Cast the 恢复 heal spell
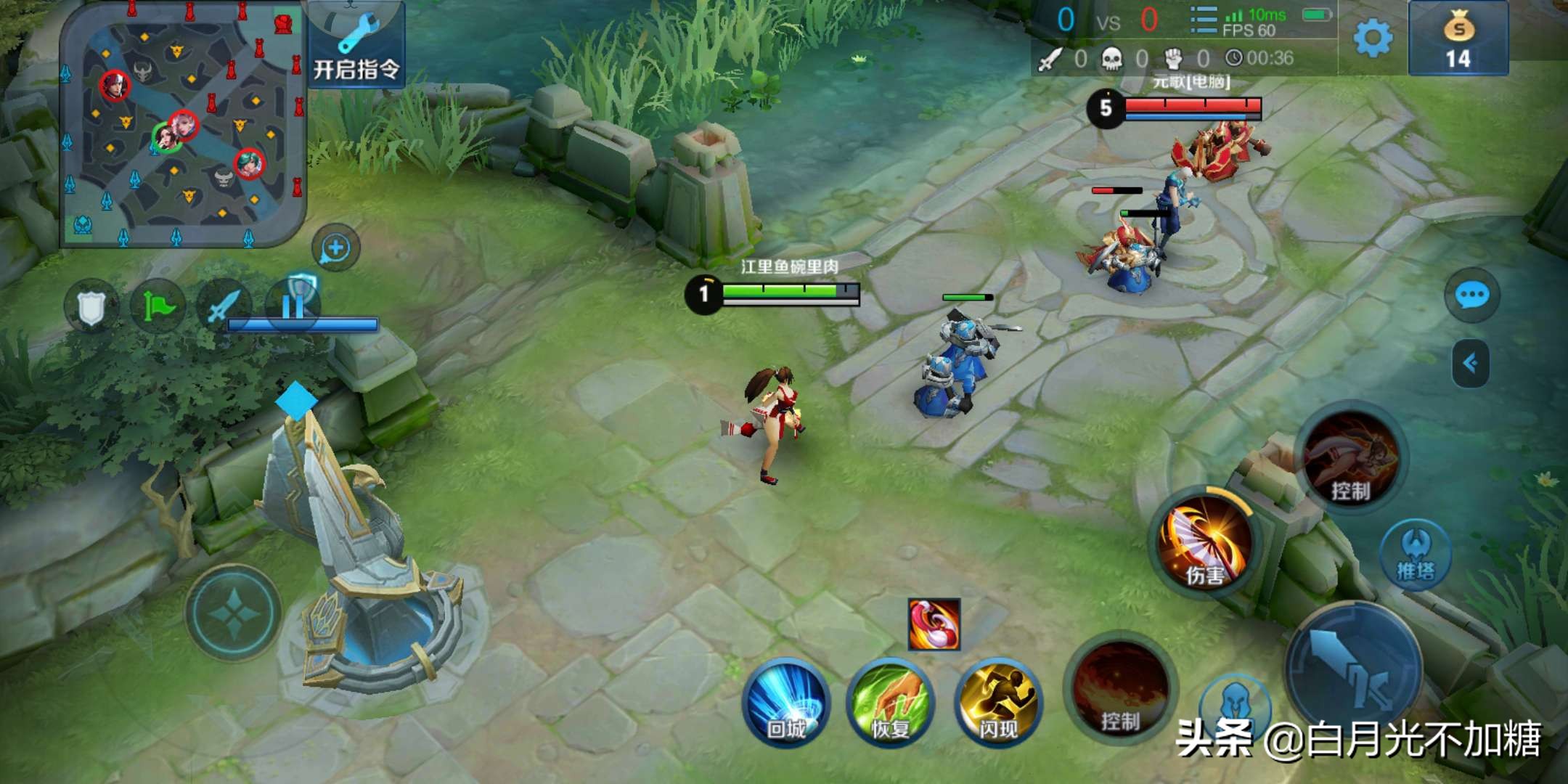The width and height of the screenshot is (1568, 784). (891, 702)
